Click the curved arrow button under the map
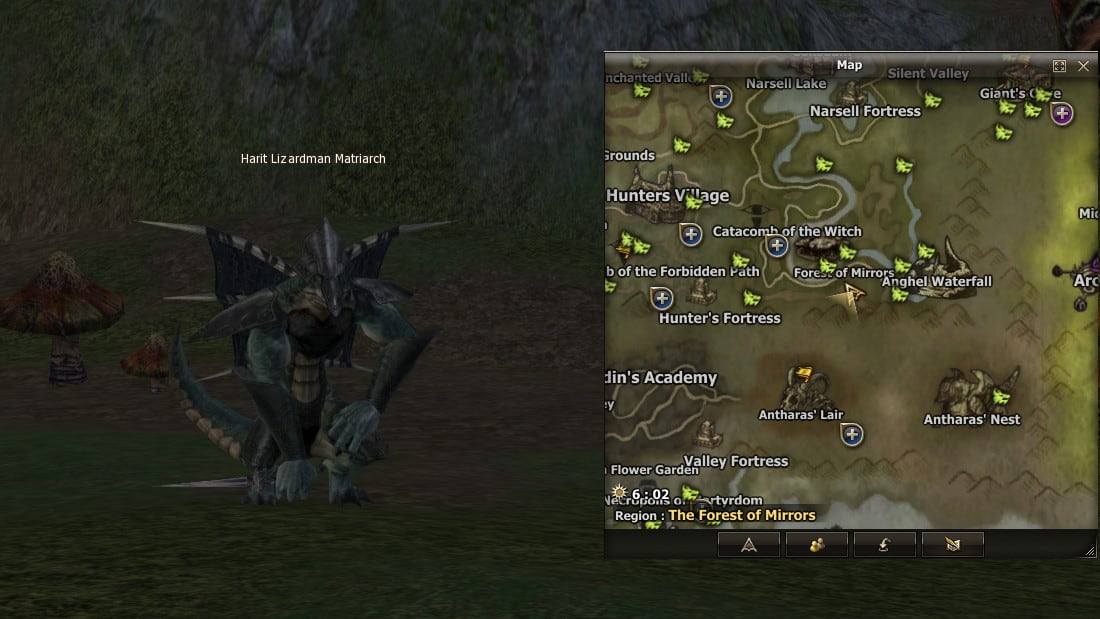The image size is (1100, 619). 884,544
